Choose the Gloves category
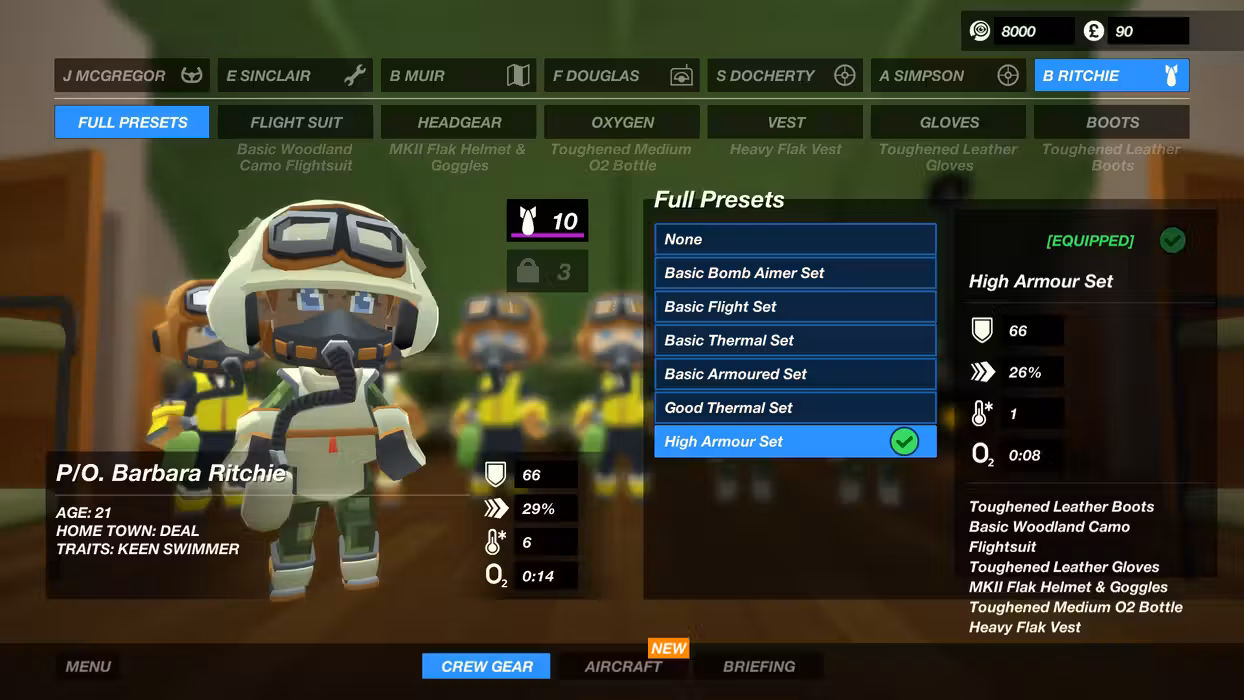This screenshot has height=700, width=1244. point(948,122)
